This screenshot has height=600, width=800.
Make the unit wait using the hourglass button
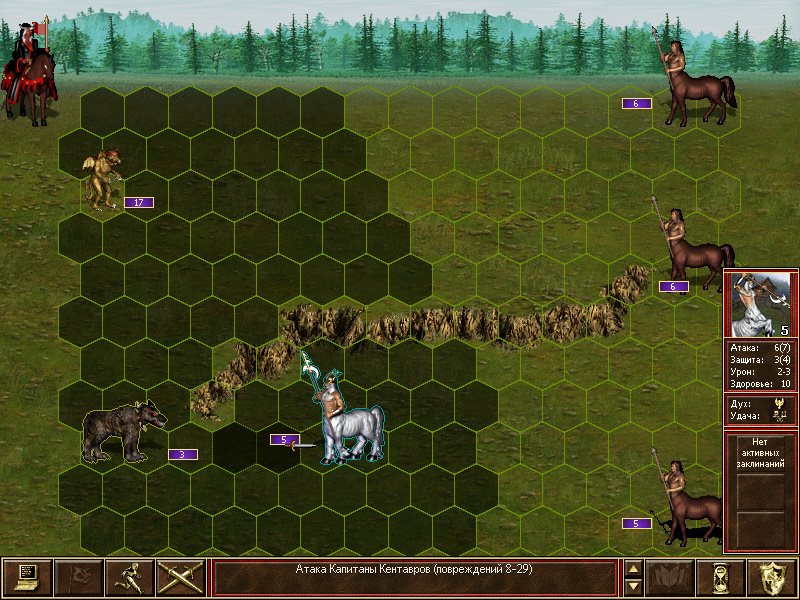coord(721,577)
